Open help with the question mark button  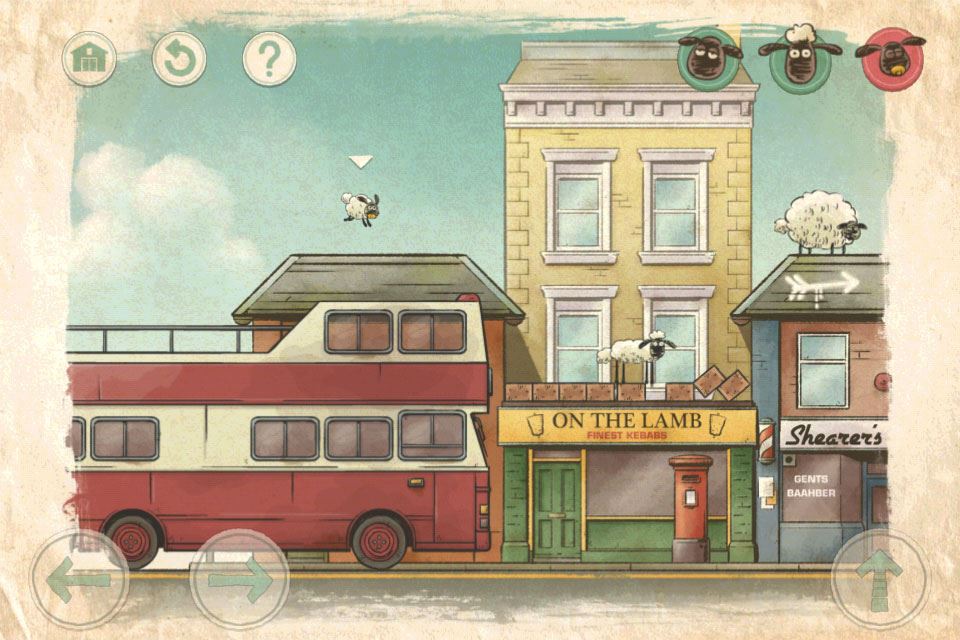click(x=269, y=59)
